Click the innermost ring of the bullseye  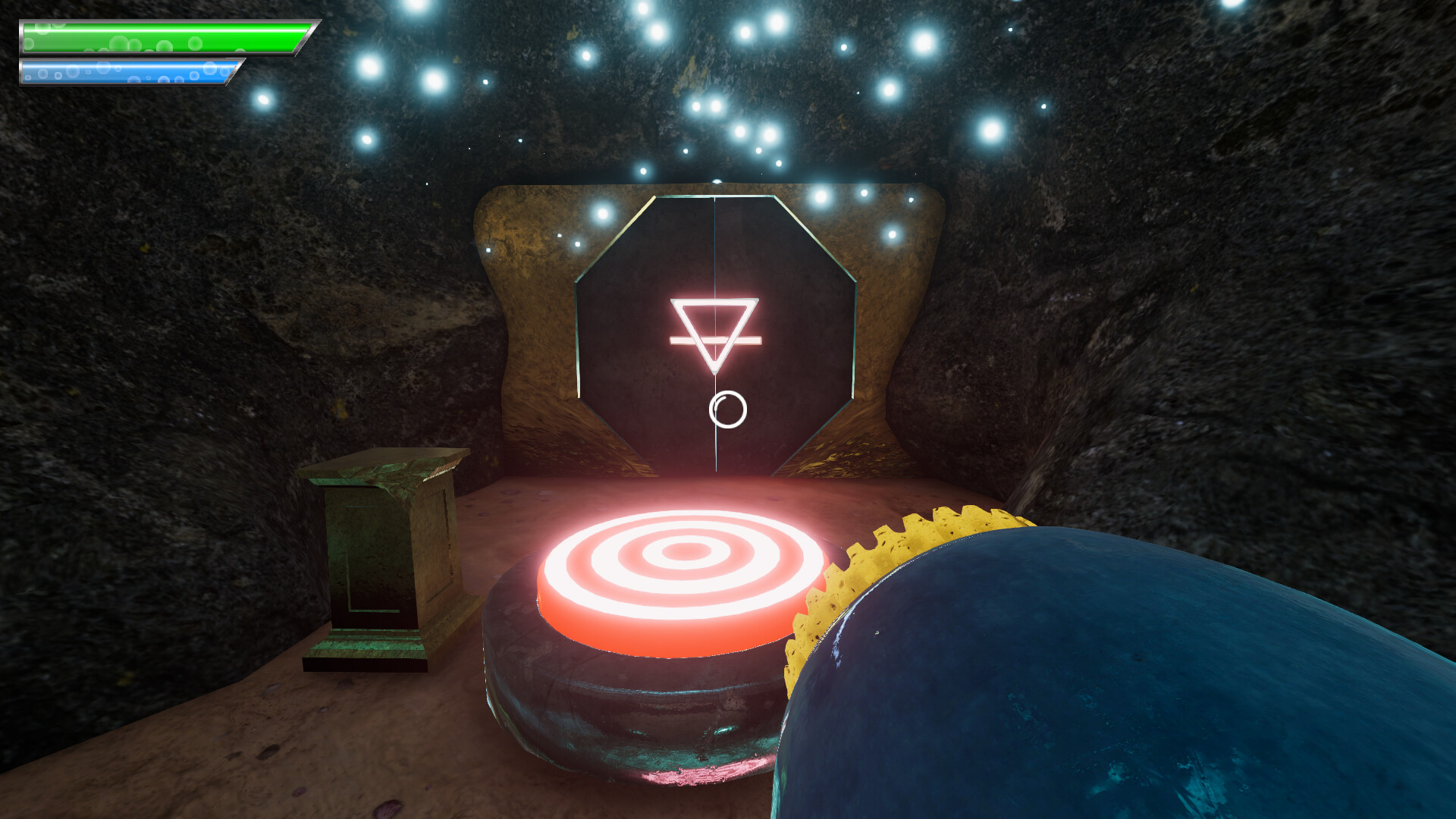click(x=686, y=554)
